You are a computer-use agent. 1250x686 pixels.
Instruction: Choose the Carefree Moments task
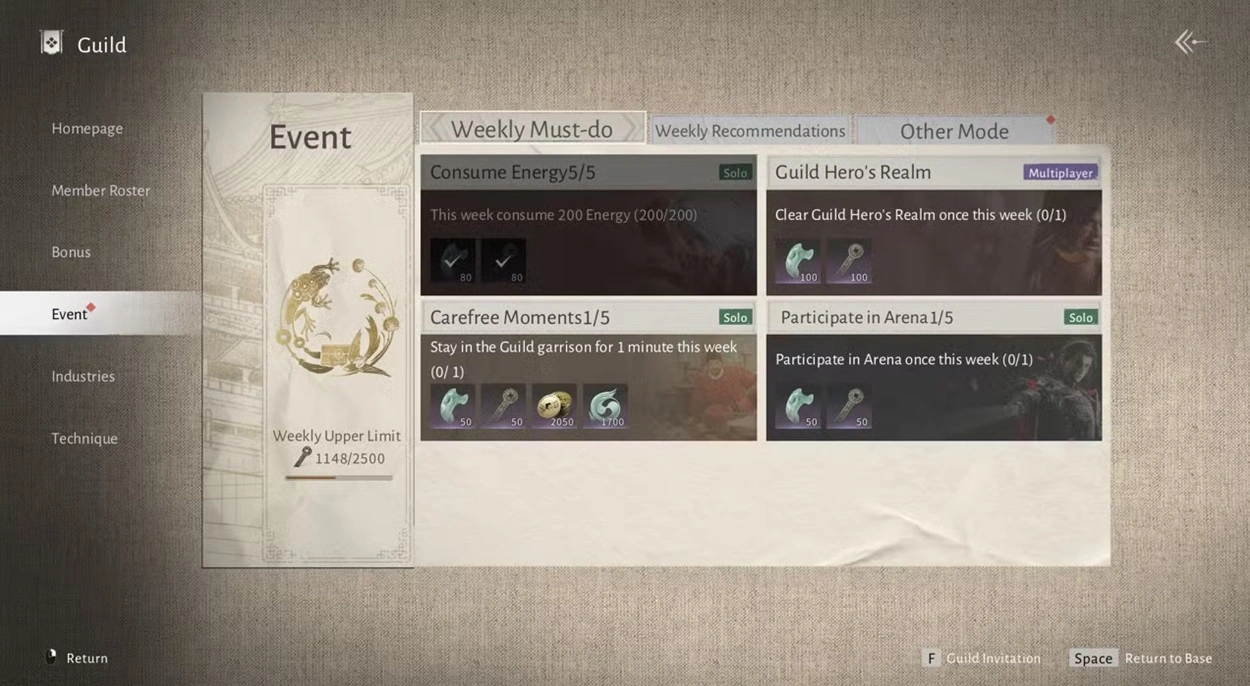tap(588, 371)
